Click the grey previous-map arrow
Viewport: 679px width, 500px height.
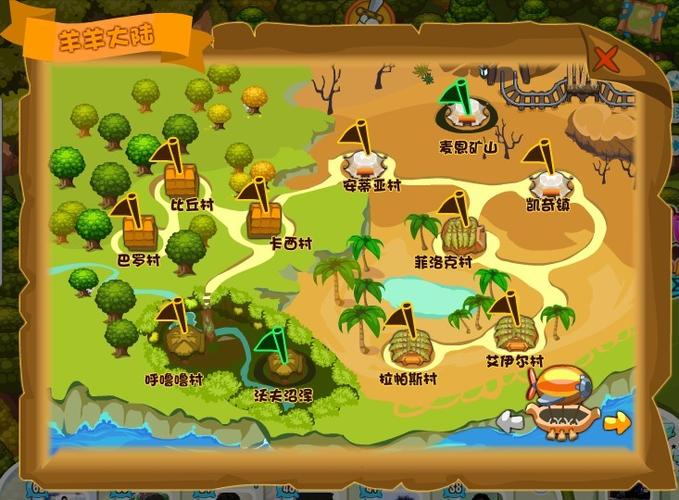pyautogui.click(x=510, y=421)
